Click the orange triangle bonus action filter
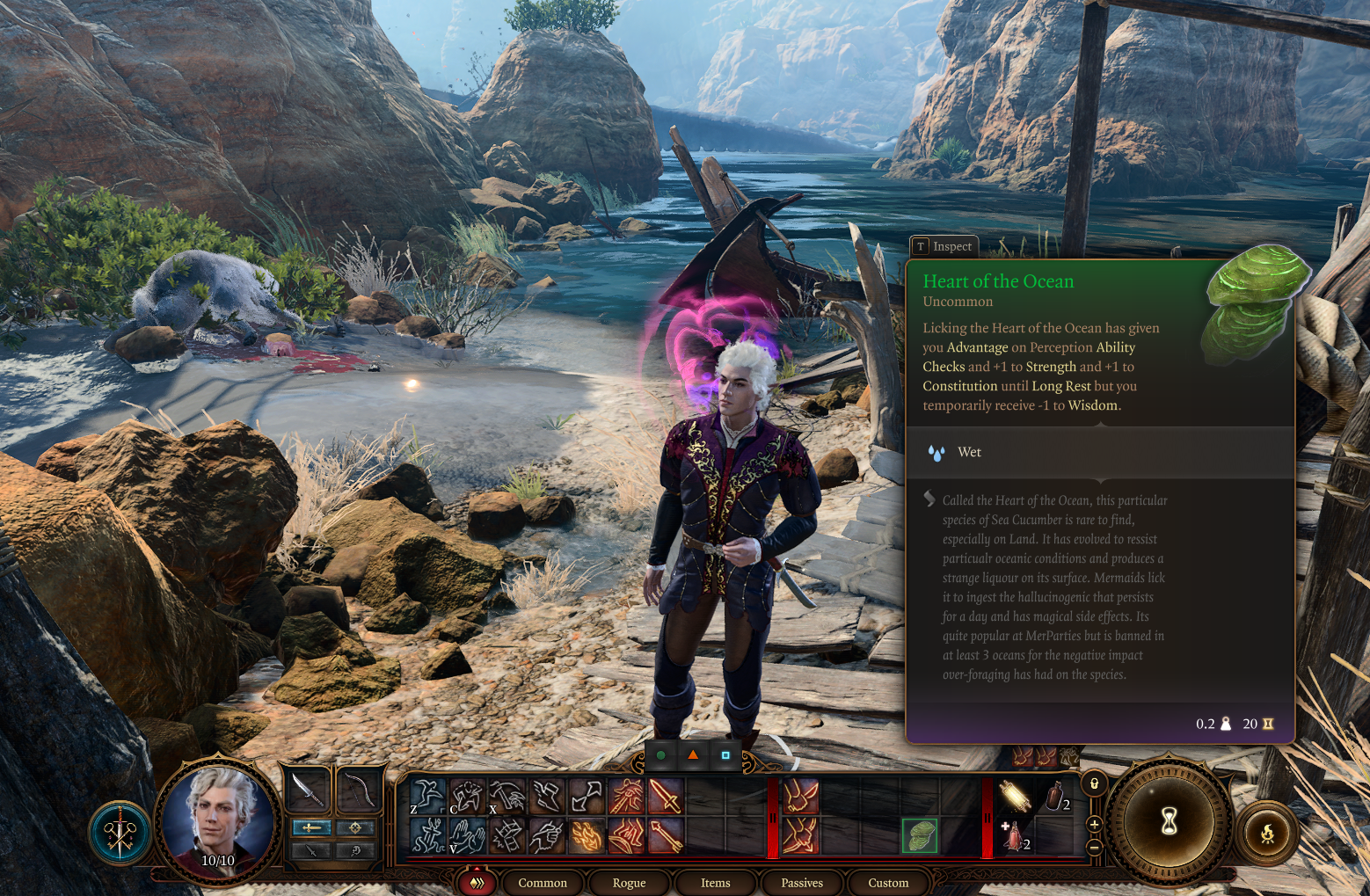Viewport: 1370px width, 896px height. tap(693, 754)
